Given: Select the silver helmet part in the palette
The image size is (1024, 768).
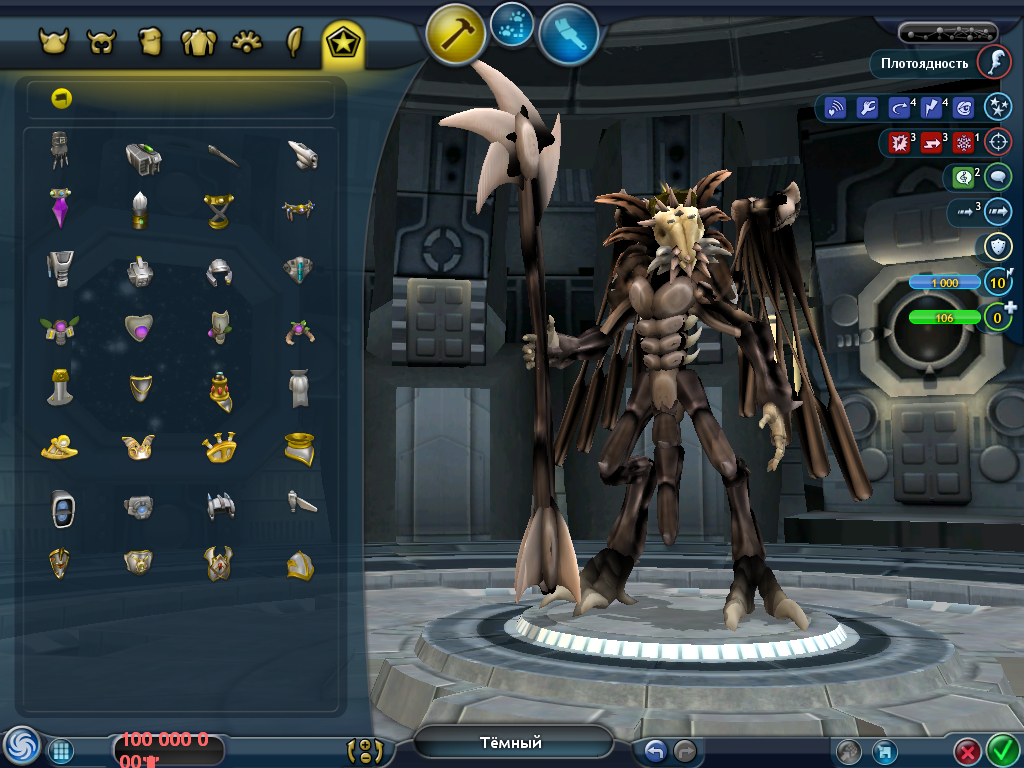Looking at the screenshot, I should click(219, 270).
